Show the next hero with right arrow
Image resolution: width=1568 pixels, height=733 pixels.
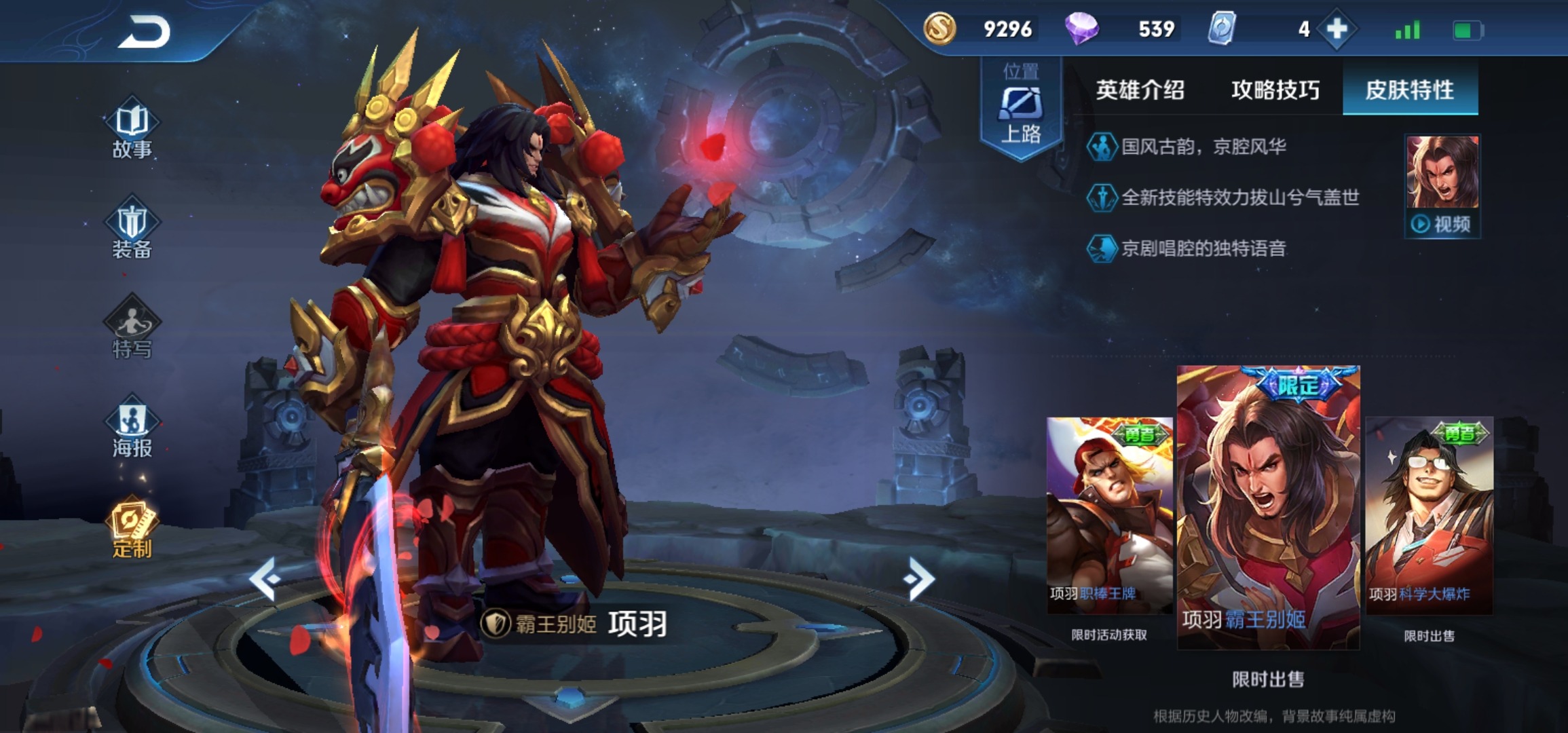pyautogui.click(x=919, y=578)
